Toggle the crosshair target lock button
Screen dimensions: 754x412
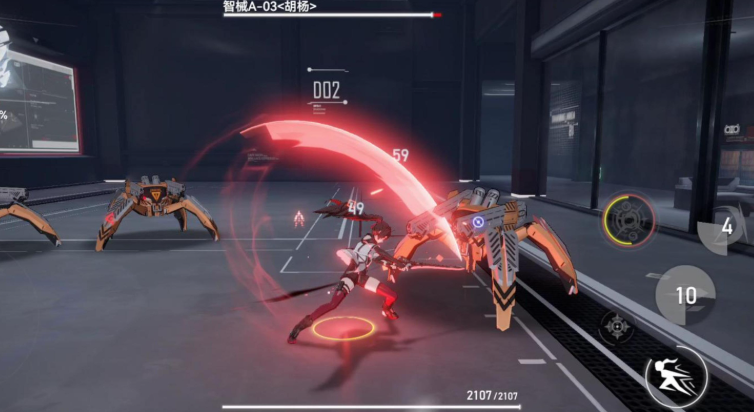pyautogui.click(x=616, y=327)
